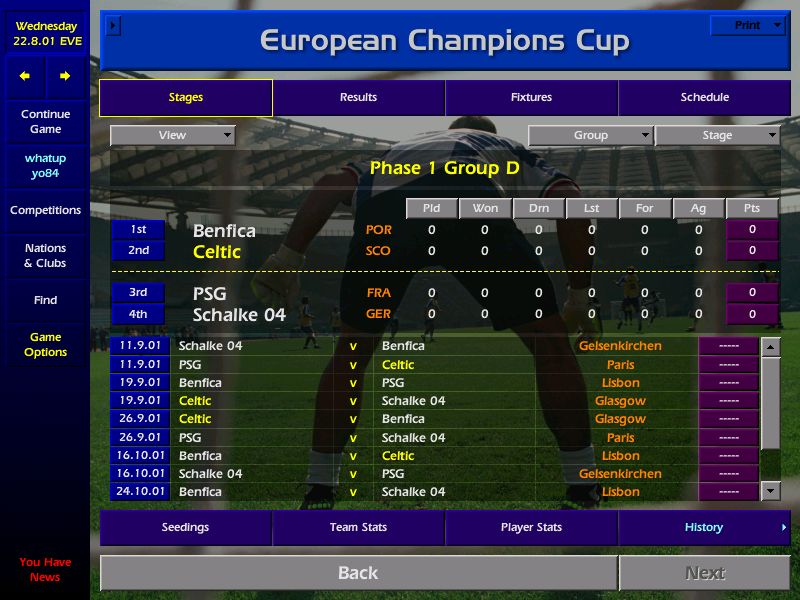Open the View dropdown
800x600 pixels.
(172, 135)
